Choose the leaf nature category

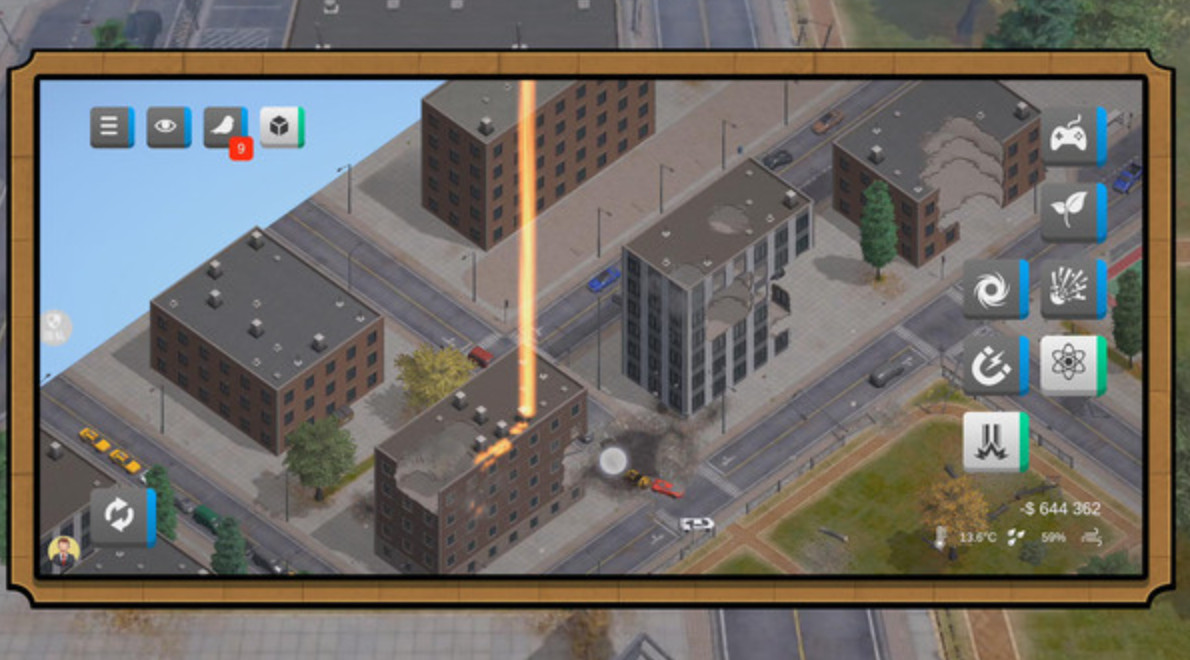coord(1071,212)
